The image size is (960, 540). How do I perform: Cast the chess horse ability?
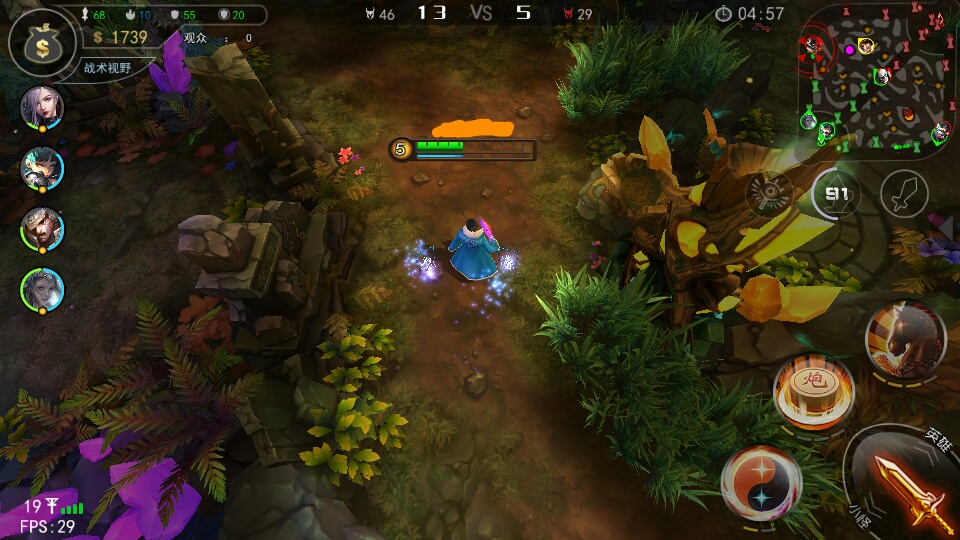tap(905, 339)
